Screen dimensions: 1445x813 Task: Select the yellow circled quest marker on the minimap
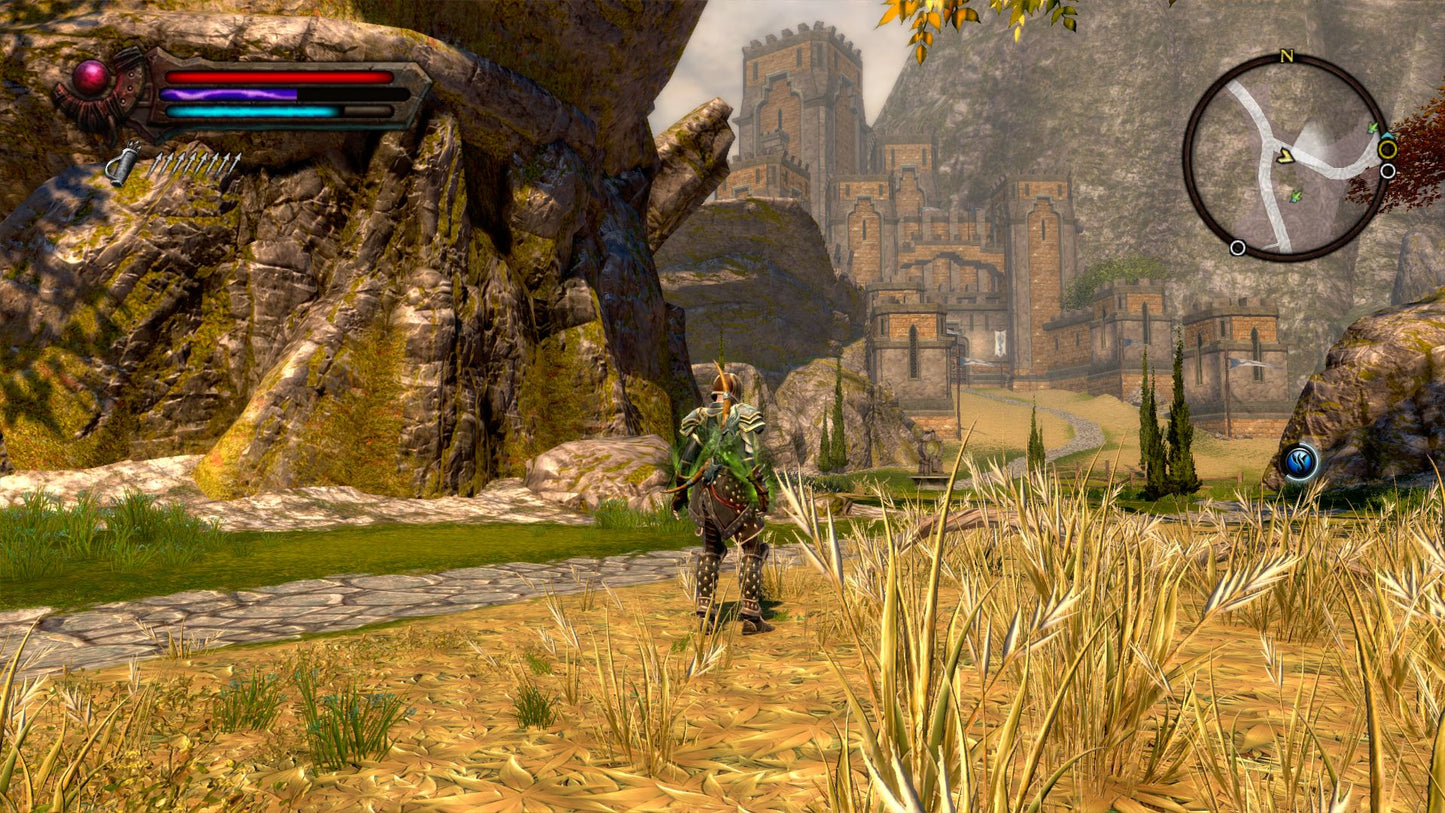click(x=1387, y=148)
